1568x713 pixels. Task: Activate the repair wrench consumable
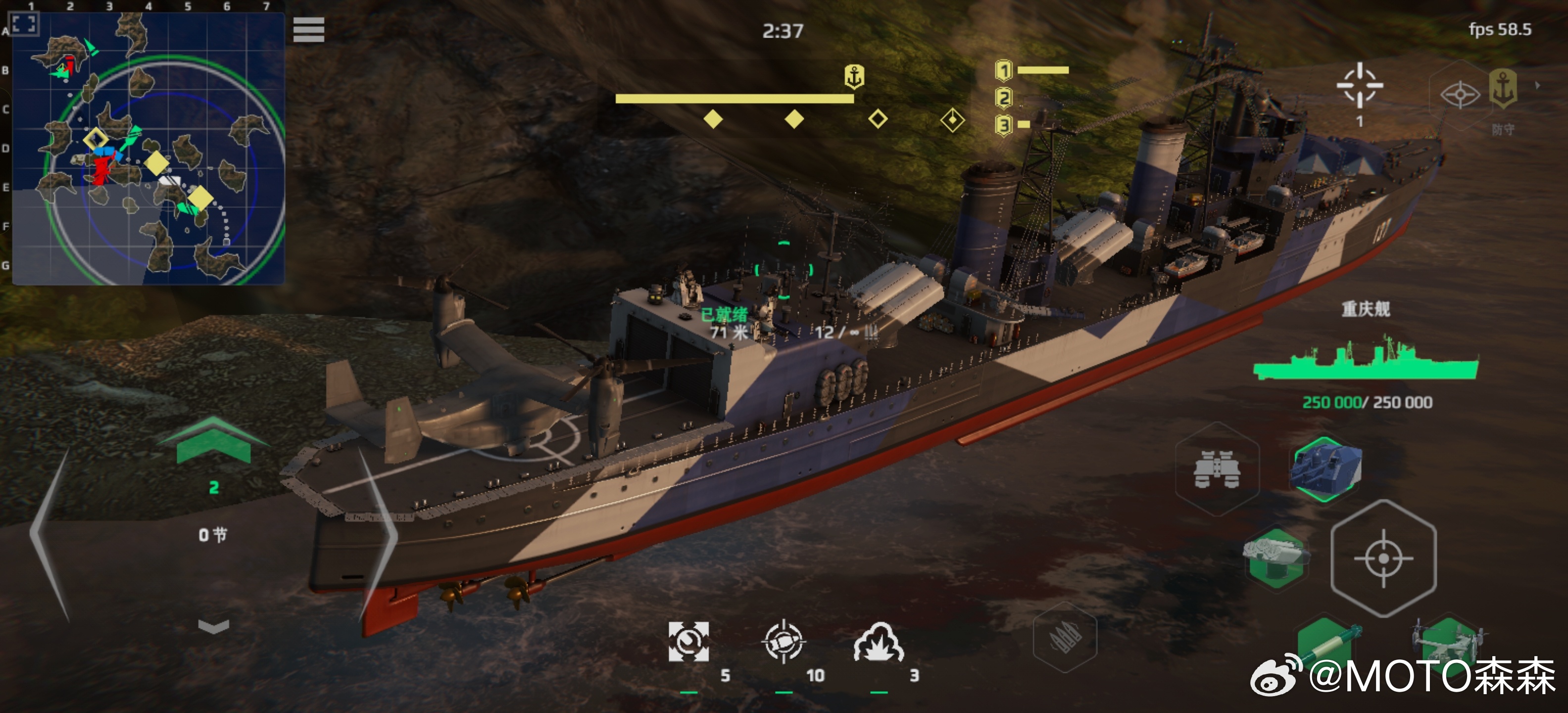click(688, 641)
